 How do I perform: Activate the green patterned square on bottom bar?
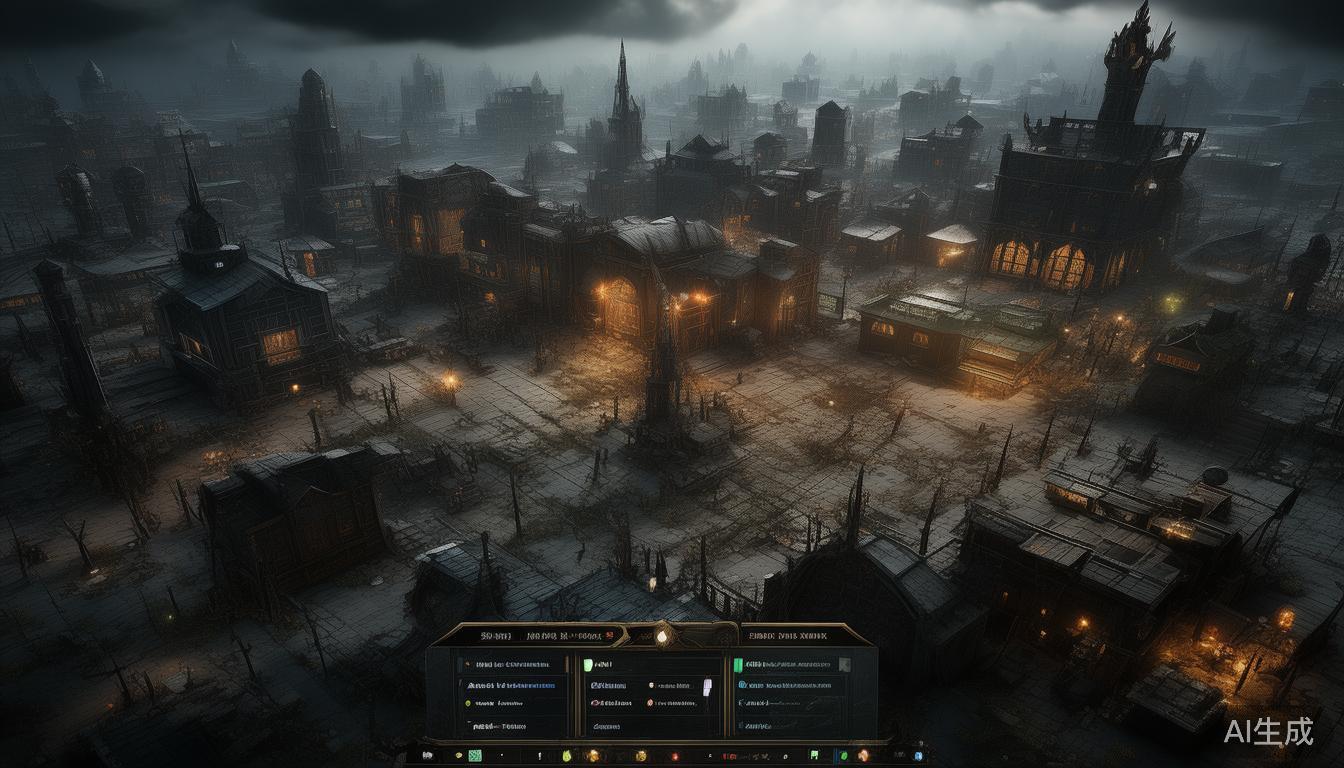tap(475, 756)
